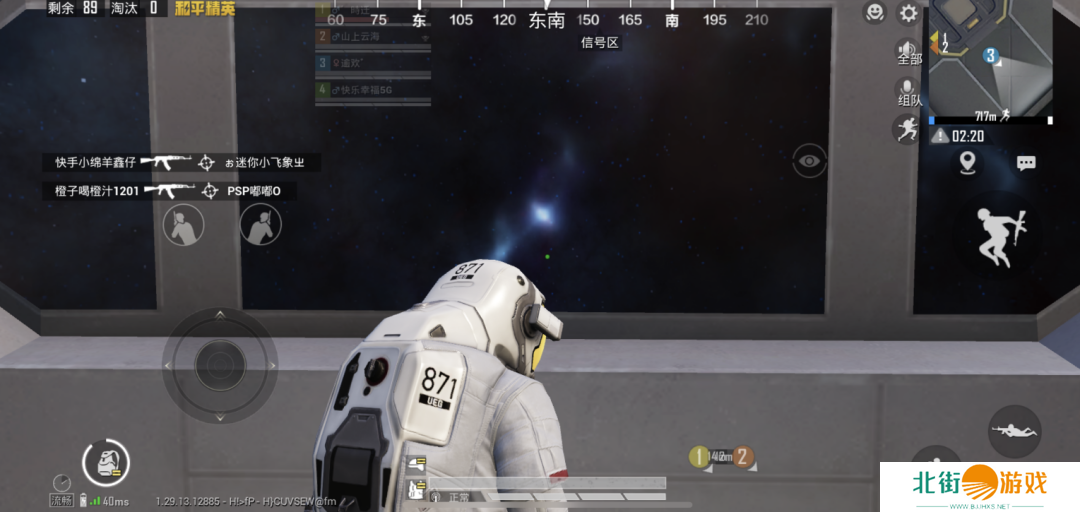
Task: Place a map location marker pin
Action: coord(968,162)
